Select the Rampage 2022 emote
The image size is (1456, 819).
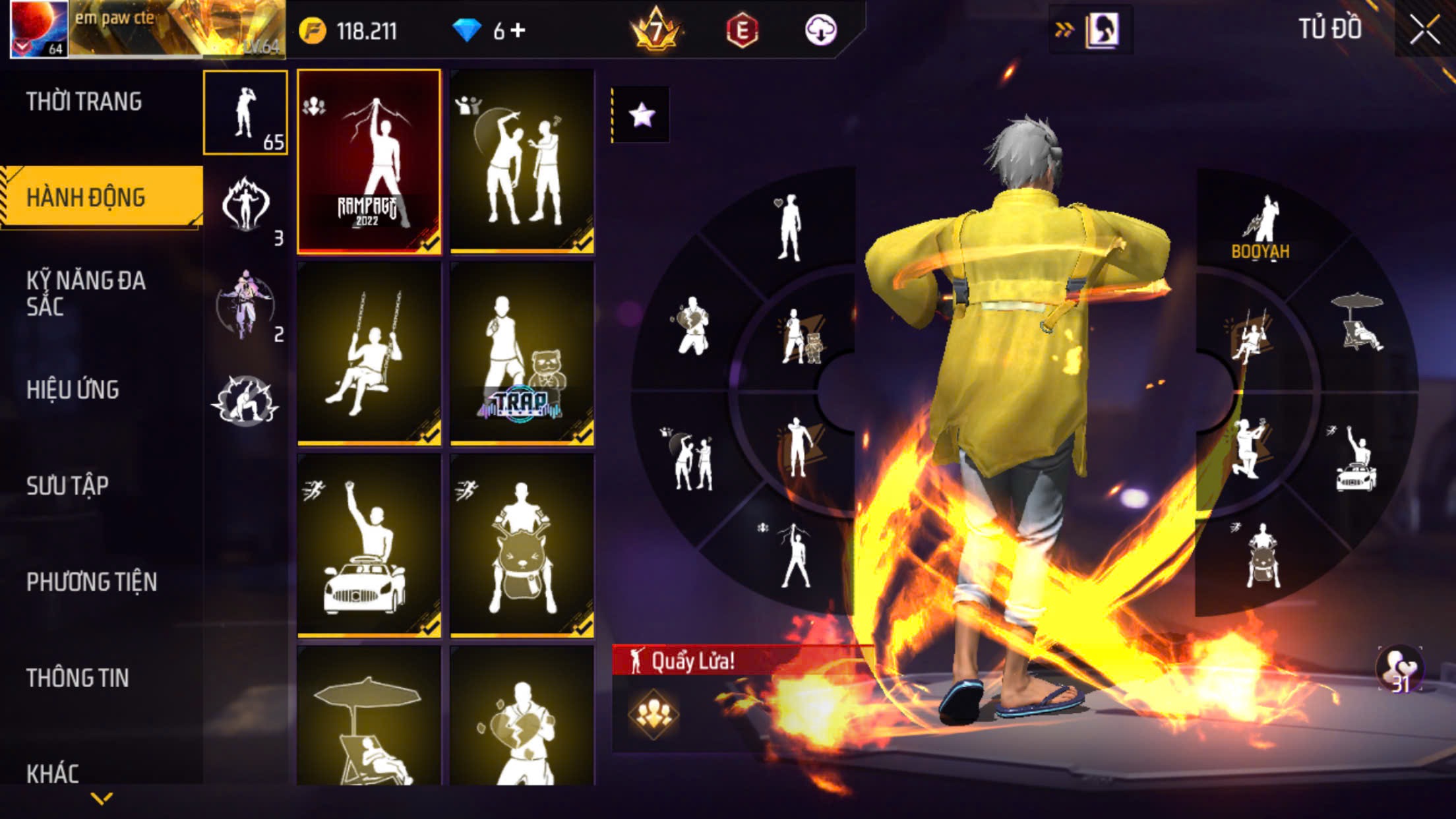tap(369, 162)
